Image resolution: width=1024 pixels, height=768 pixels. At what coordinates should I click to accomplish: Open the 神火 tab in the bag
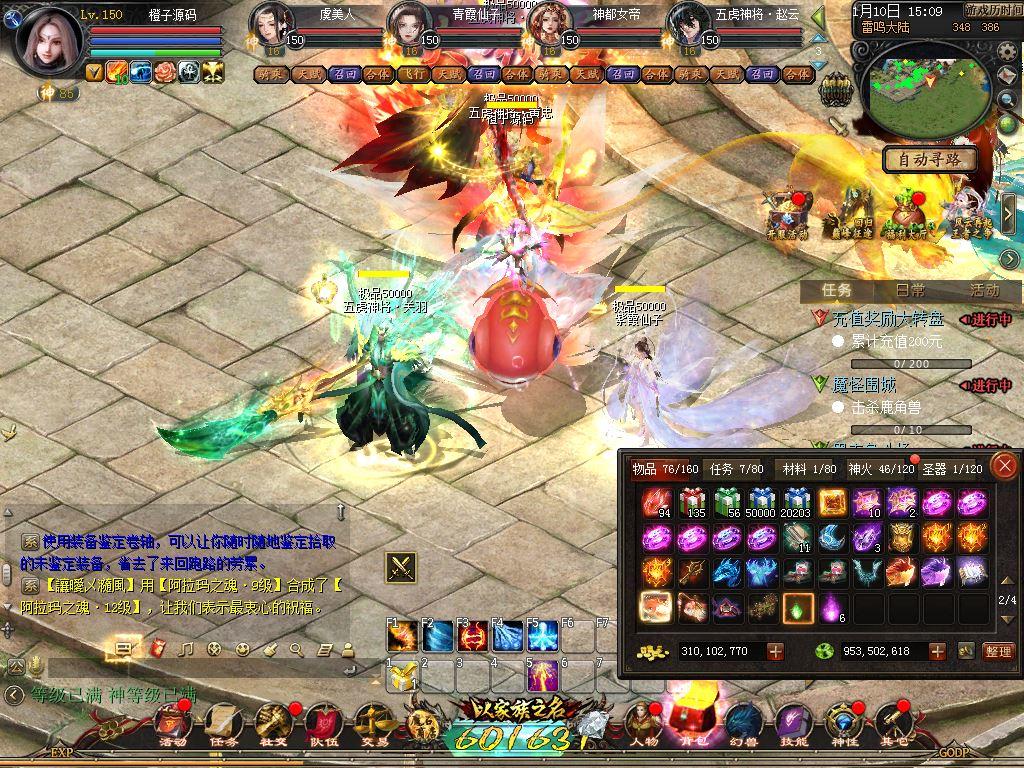(866, 468)
